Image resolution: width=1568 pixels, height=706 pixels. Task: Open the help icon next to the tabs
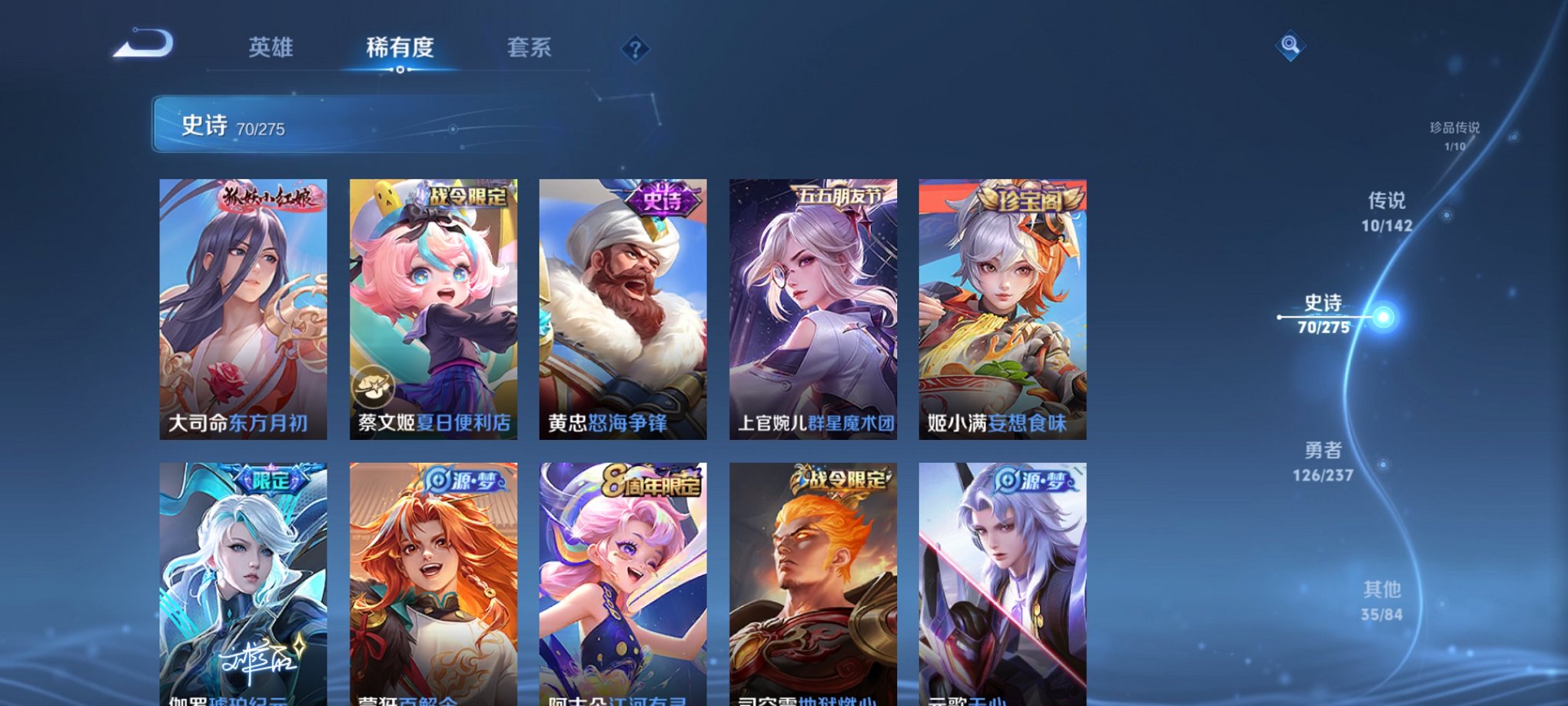[x=635, y=49]
